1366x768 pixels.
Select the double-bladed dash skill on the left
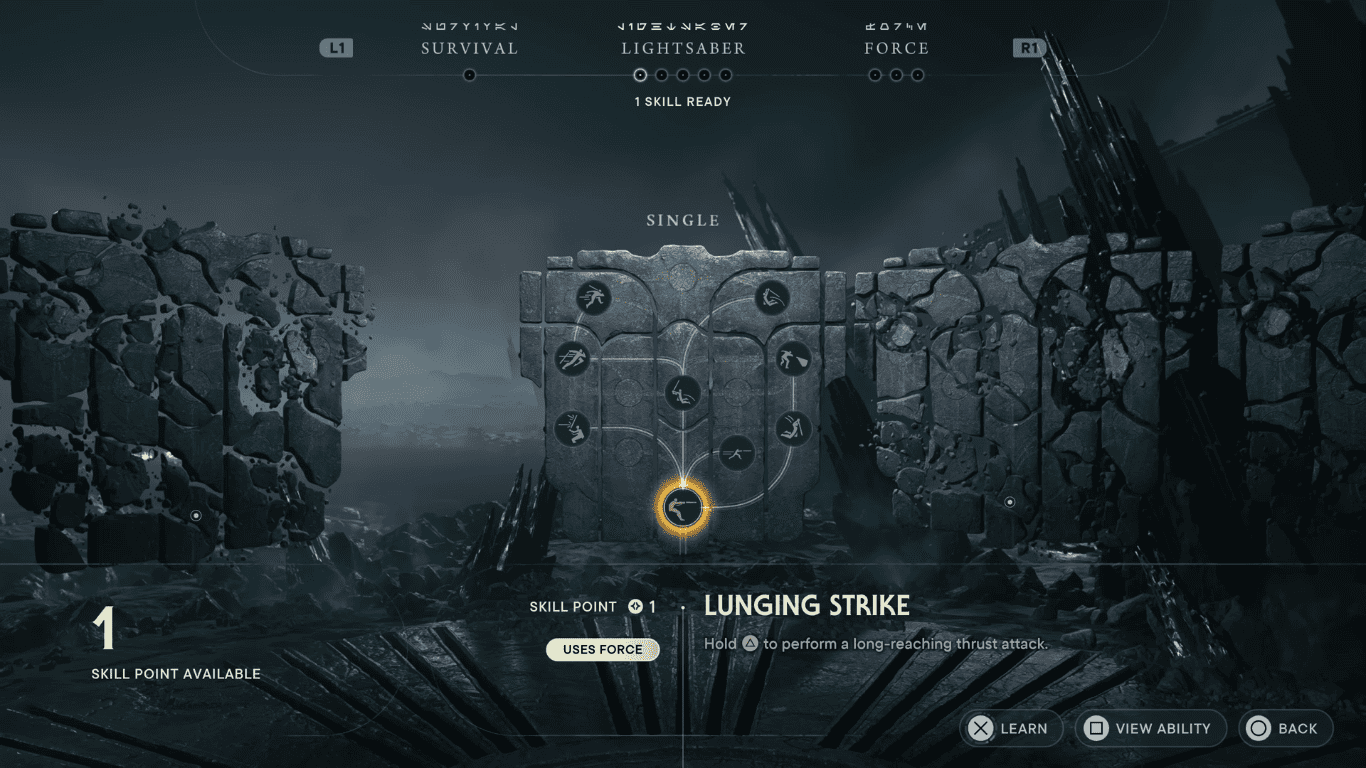(x=573, y=359)
